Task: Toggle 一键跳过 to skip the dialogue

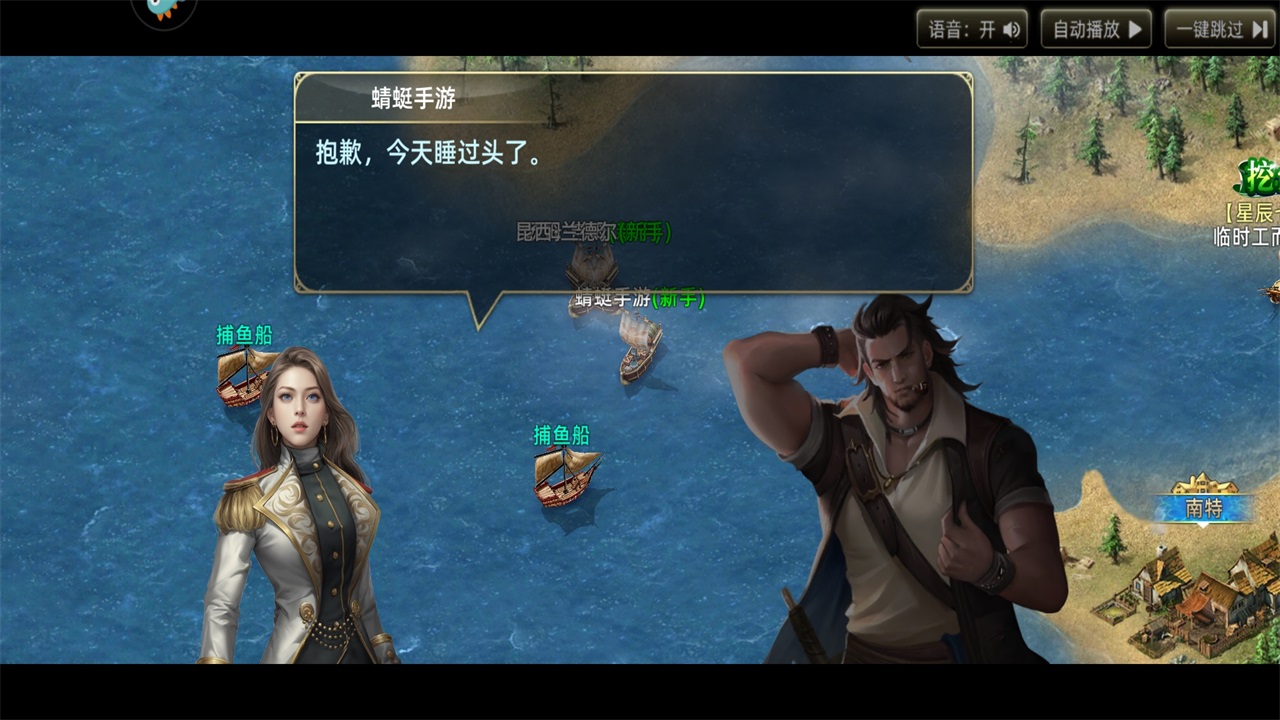Action: pyautogui.click(x=1218, y=29)
